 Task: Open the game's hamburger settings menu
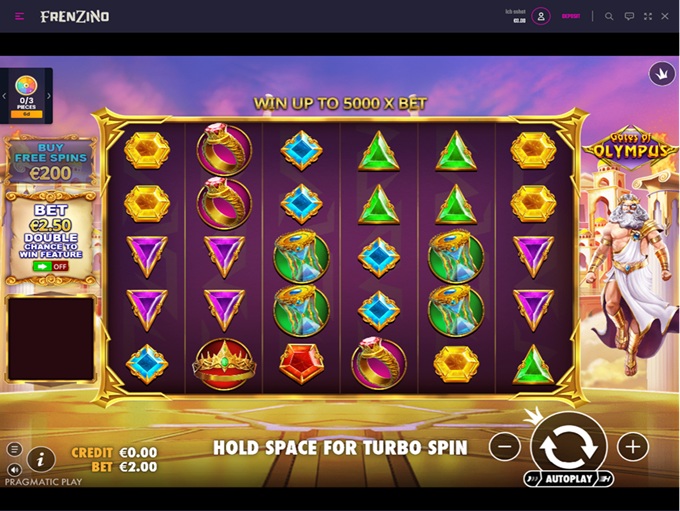[14, 450]
